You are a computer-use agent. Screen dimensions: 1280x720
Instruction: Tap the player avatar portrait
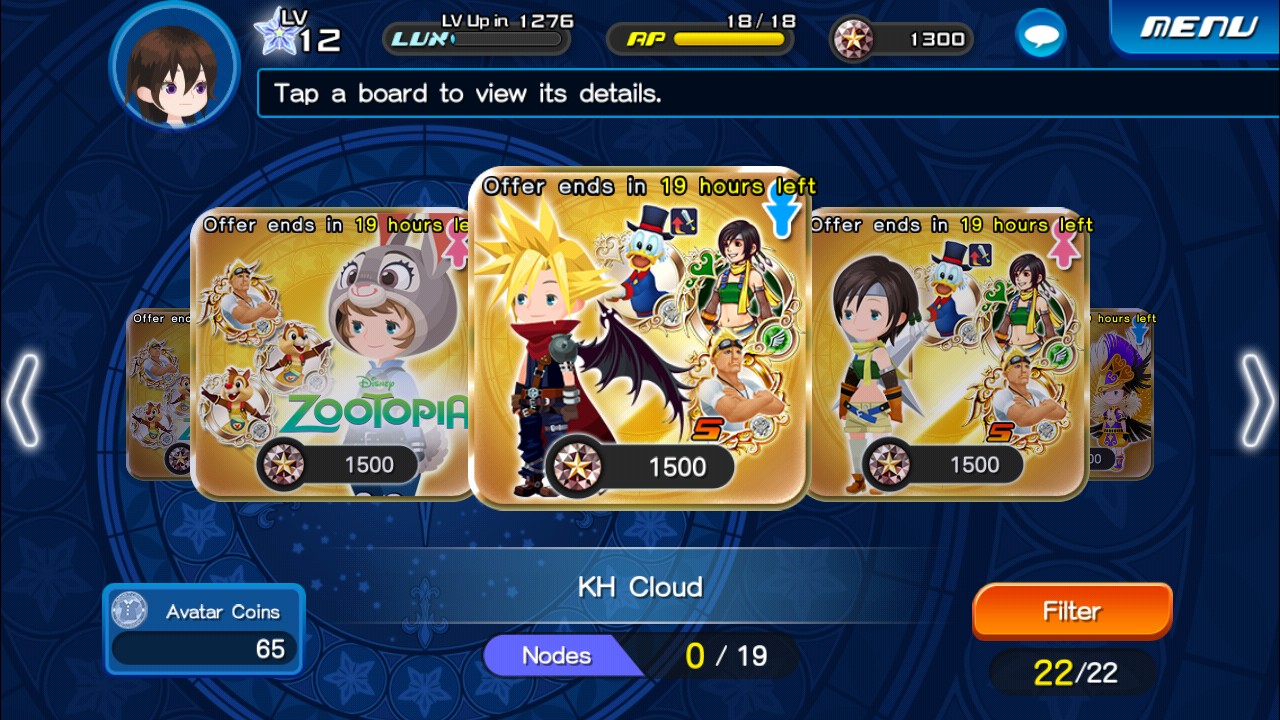174,67
